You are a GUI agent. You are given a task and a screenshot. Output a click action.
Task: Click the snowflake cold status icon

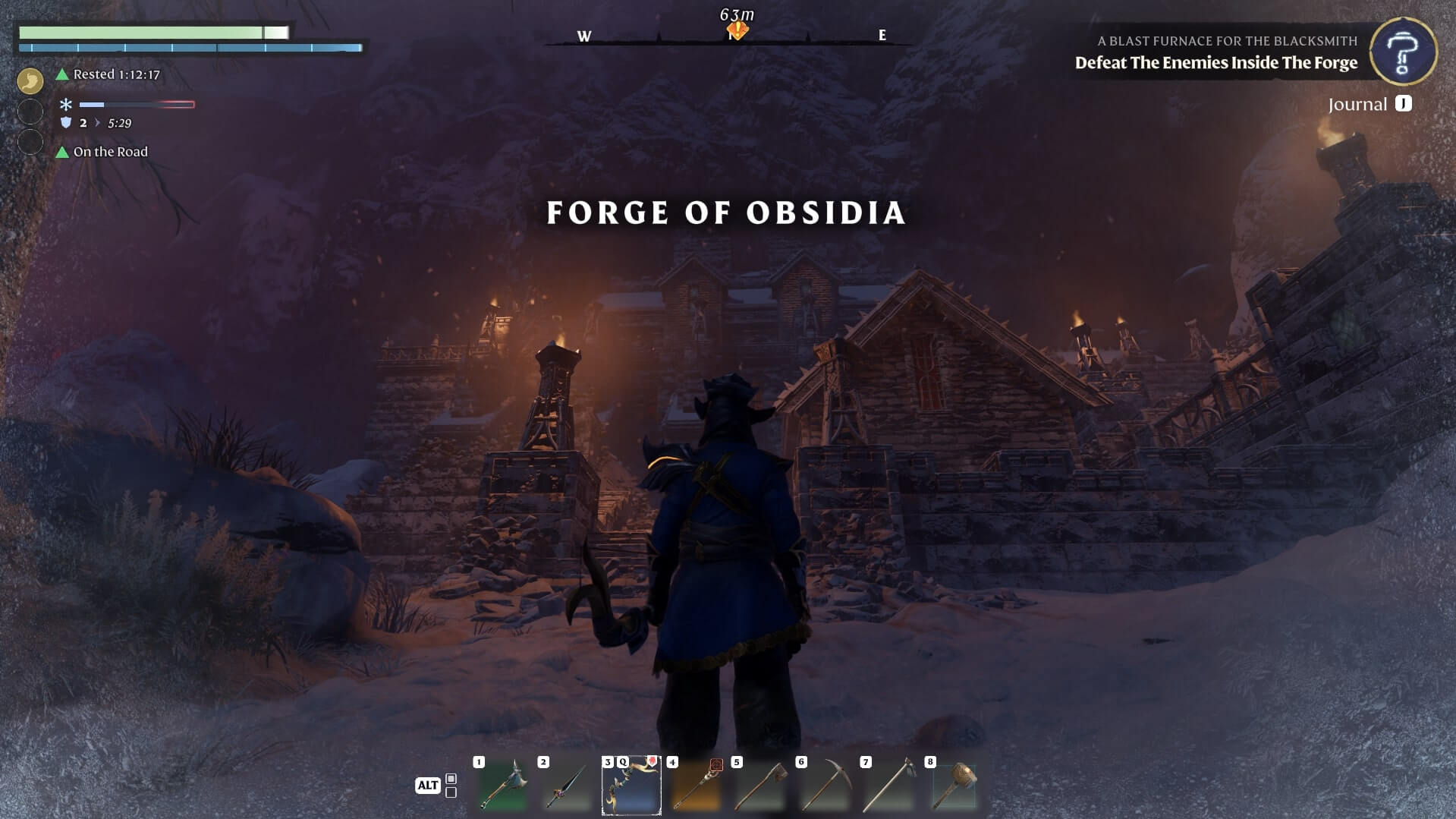pos(66,105)
